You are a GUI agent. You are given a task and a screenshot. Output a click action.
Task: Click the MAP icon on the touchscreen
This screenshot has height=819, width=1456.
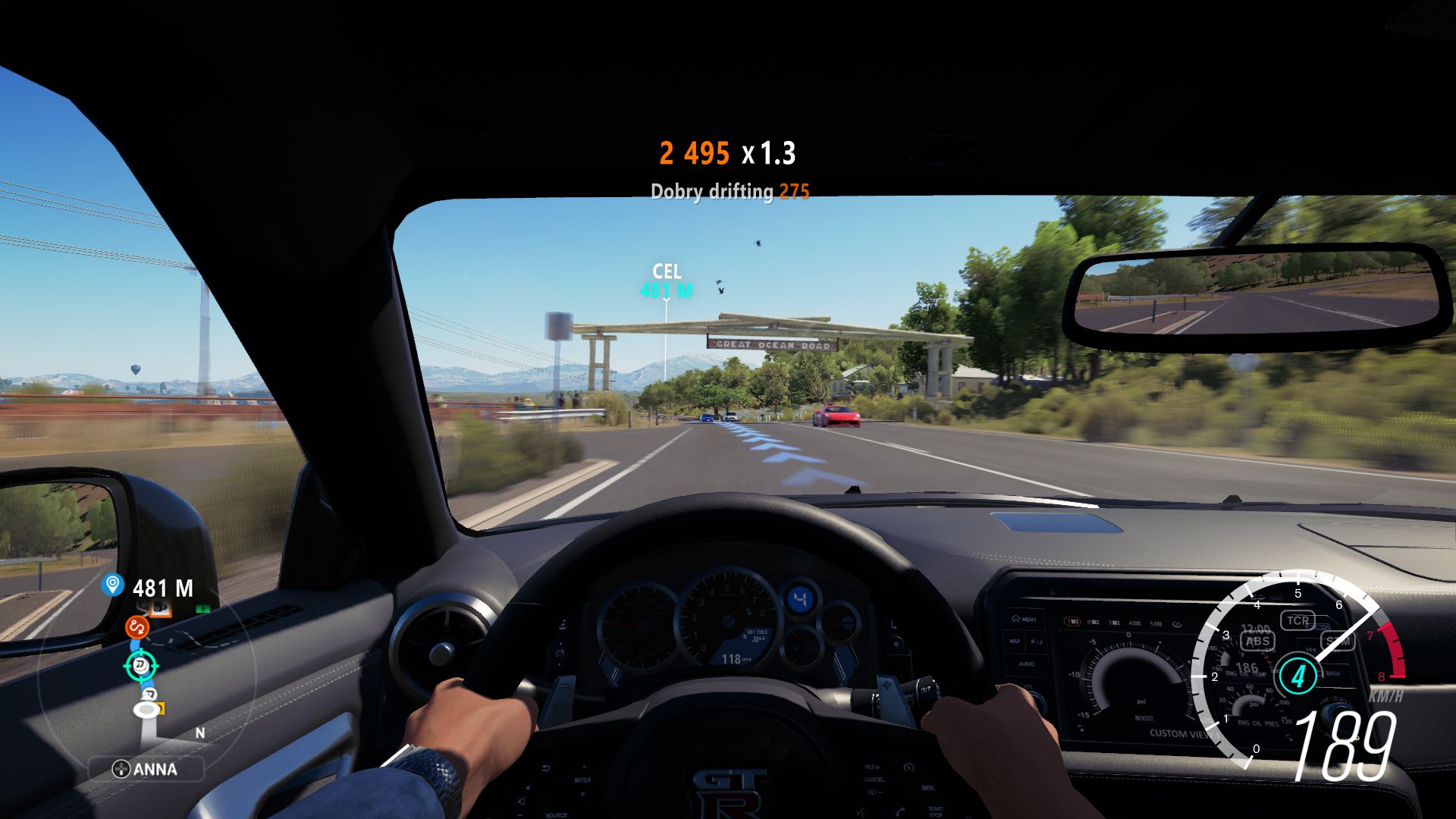point(1015,641)
